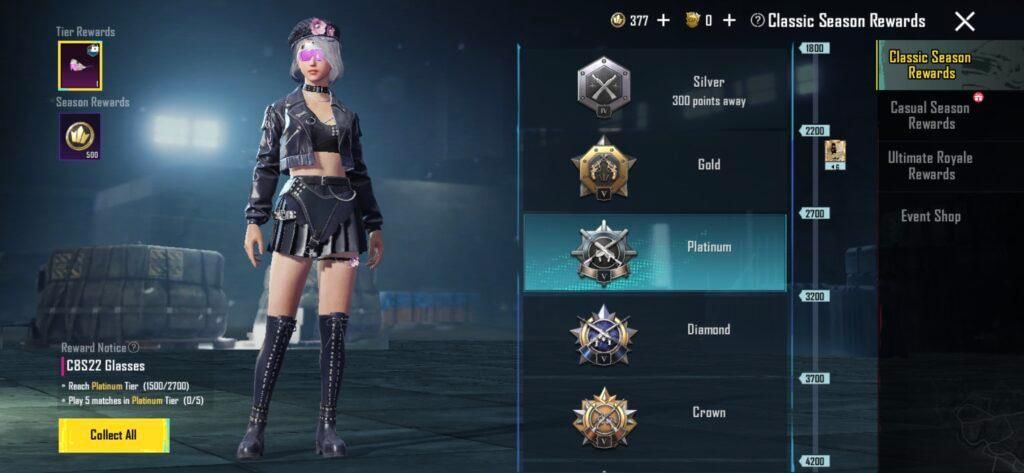Add more silver coins with the plus button
Screen dimensions: 1024x473
tap(663, 20)
